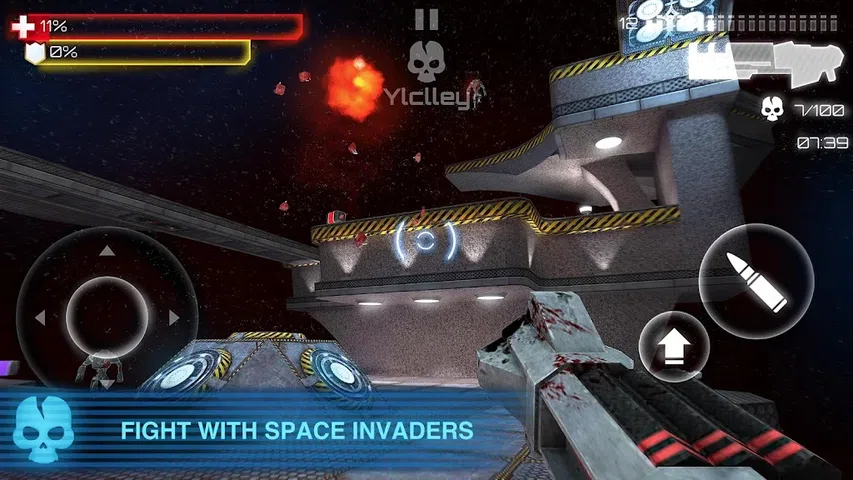
Task: Tap the joystick's right arrow
Action: click(x=174, y=318)
